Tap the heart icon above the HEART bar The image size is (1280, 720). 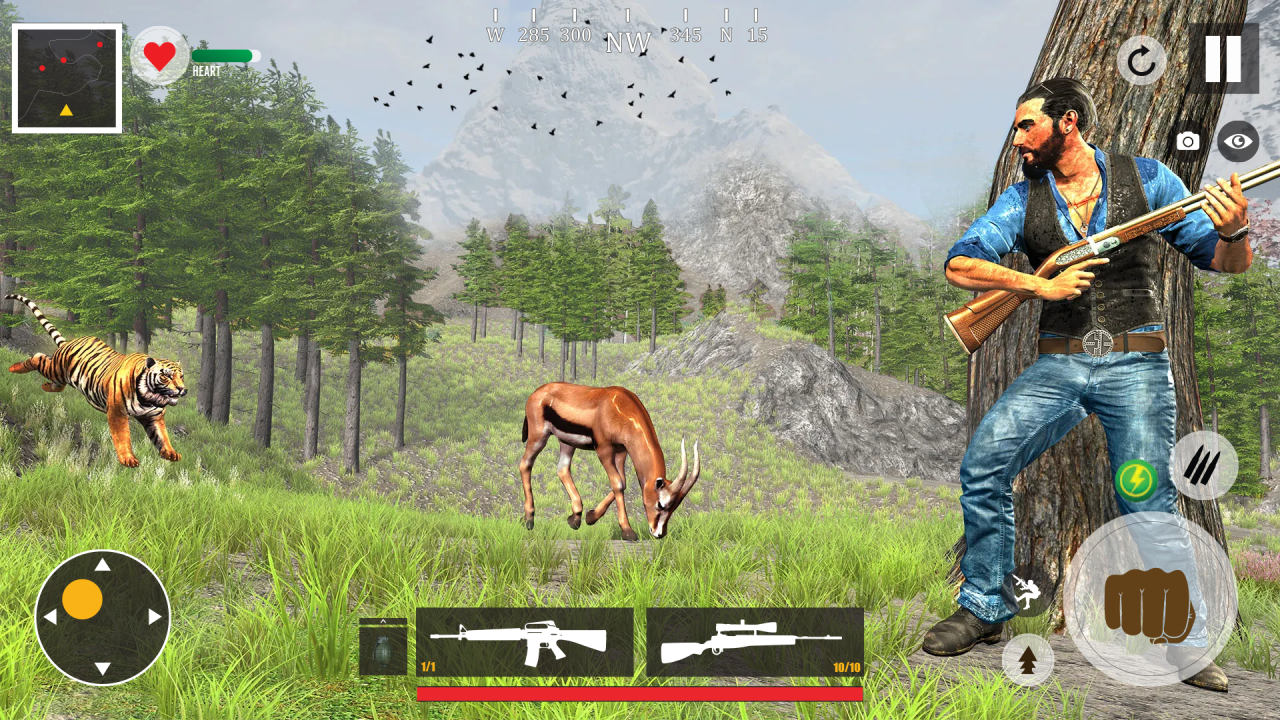click(x=161, y=55)
